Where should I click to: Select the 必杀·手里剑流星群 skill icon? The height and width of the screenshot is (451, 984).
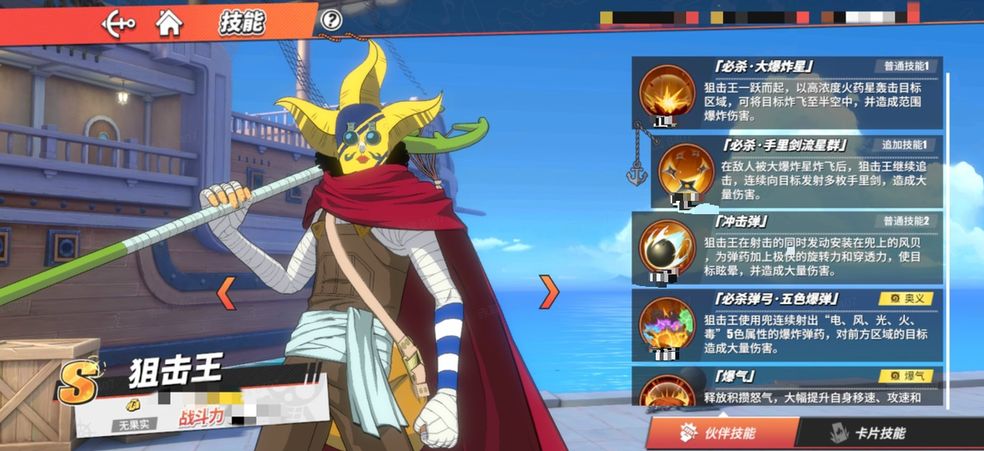click(686, 173)
